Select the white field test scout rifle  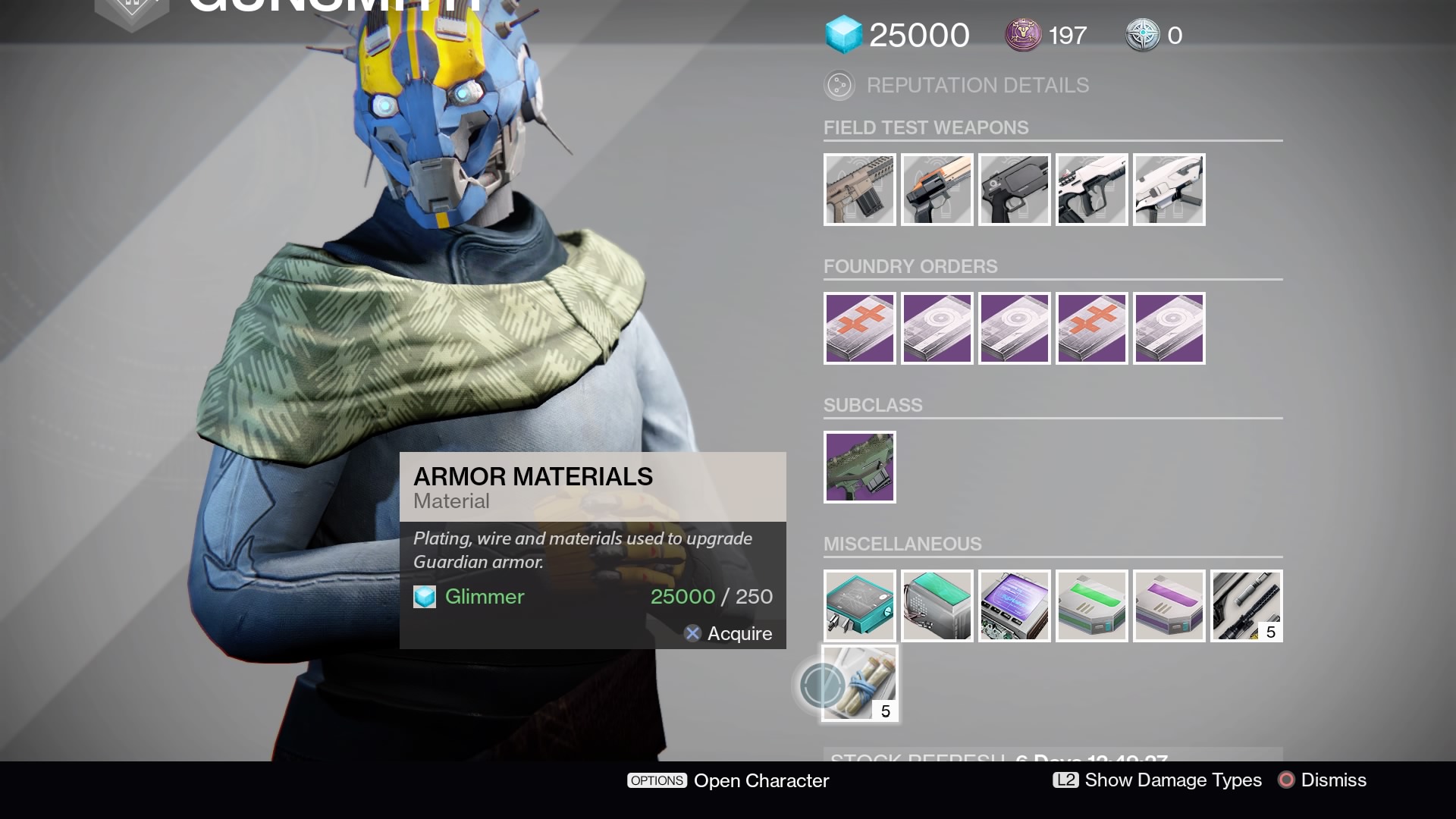coord(1092,190)
